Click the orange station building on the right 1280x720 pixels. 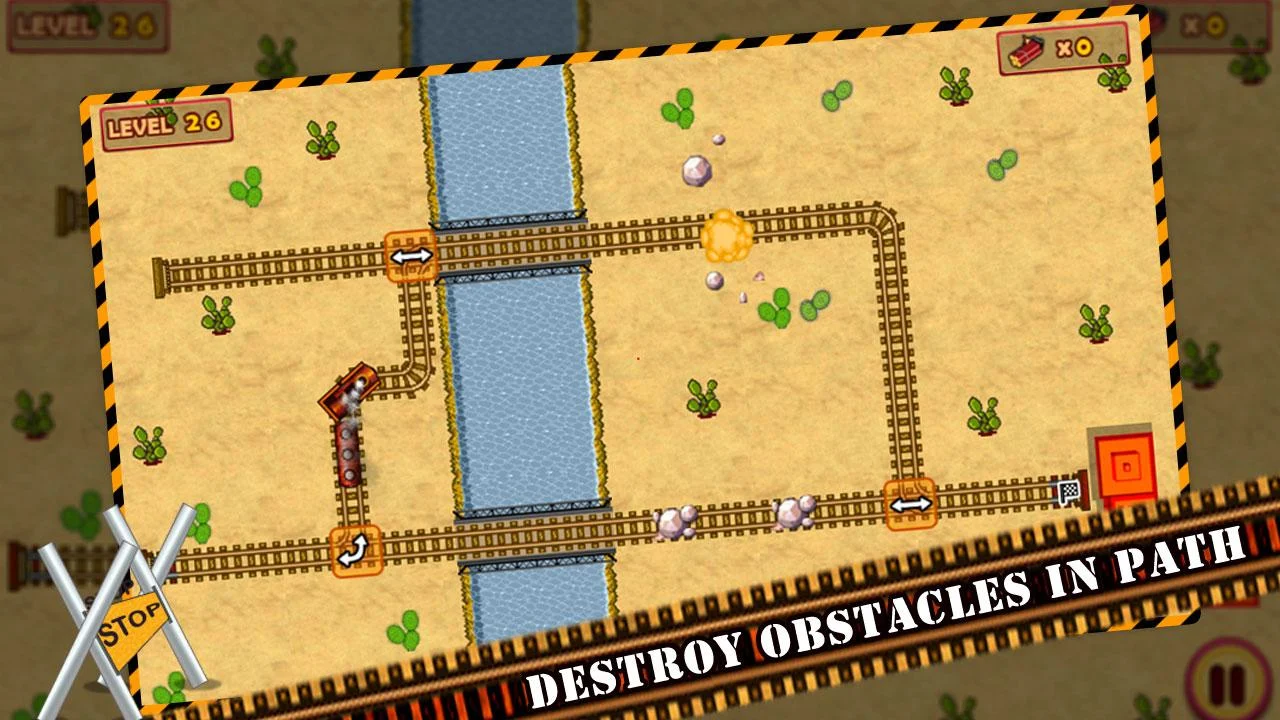click(x=1125, y=466)
